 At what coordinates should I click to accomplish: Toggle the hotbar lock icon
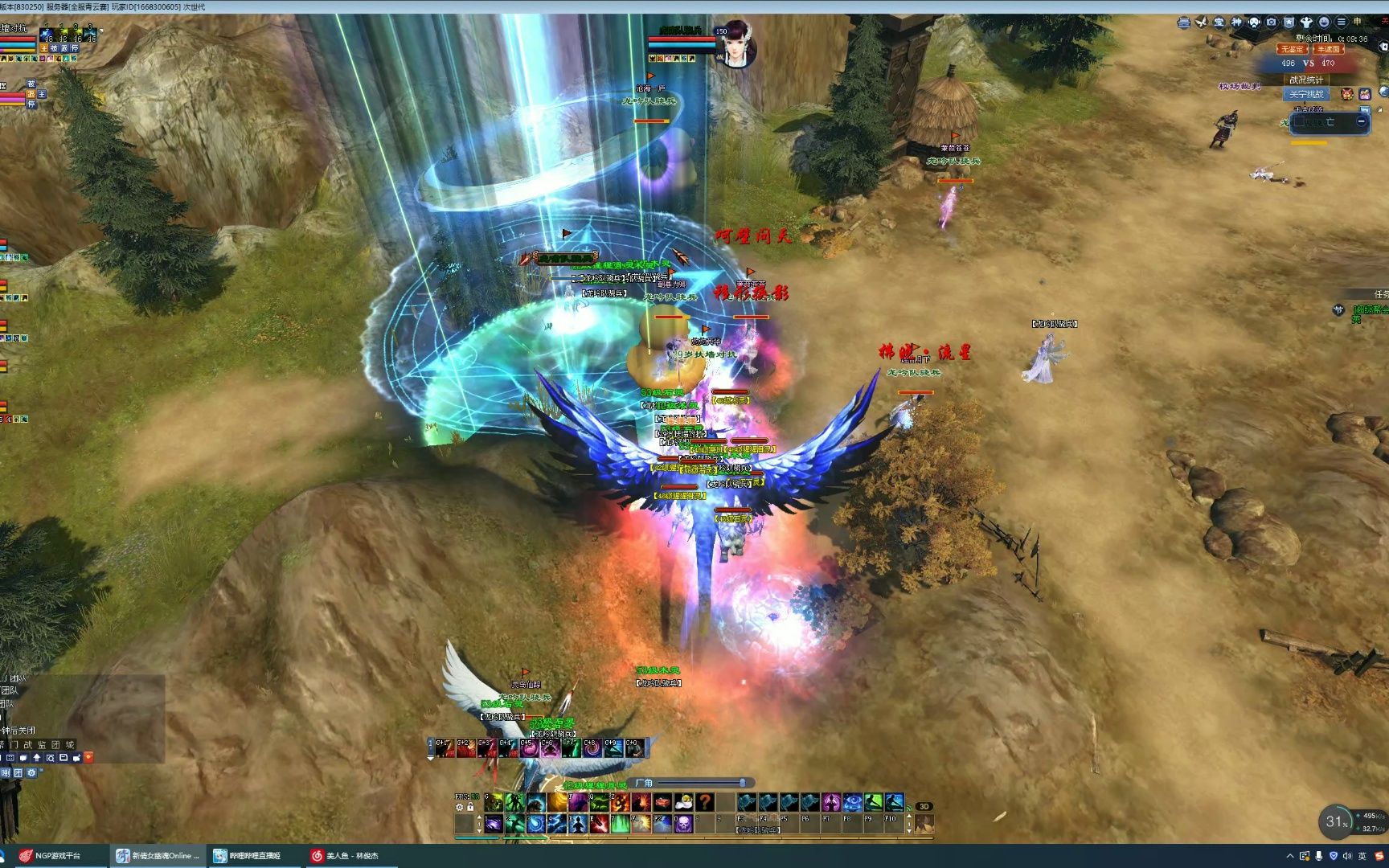(x=470, y=807)
